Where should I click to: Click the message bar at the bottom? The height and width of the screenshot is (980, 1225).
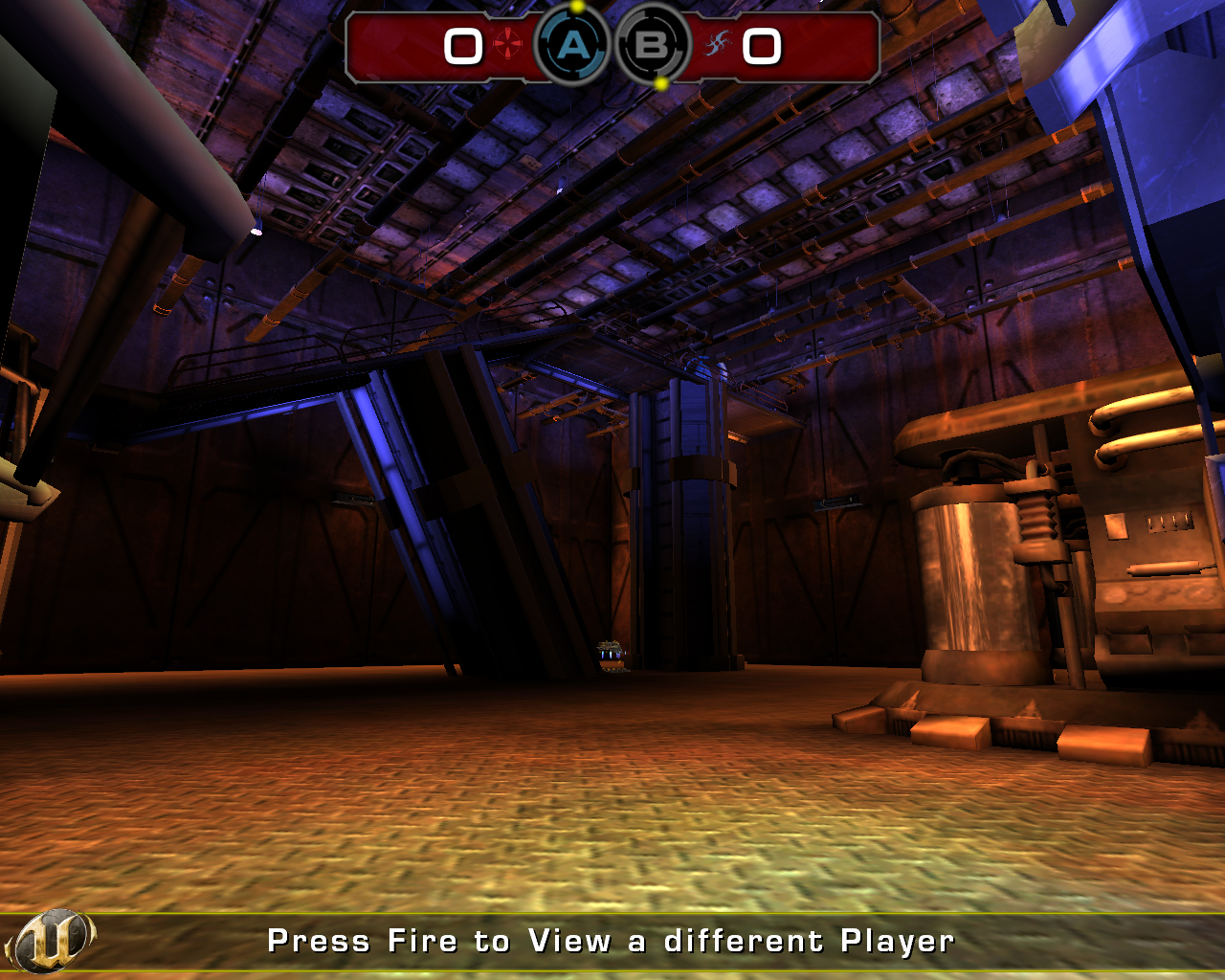tap(612, 941)
